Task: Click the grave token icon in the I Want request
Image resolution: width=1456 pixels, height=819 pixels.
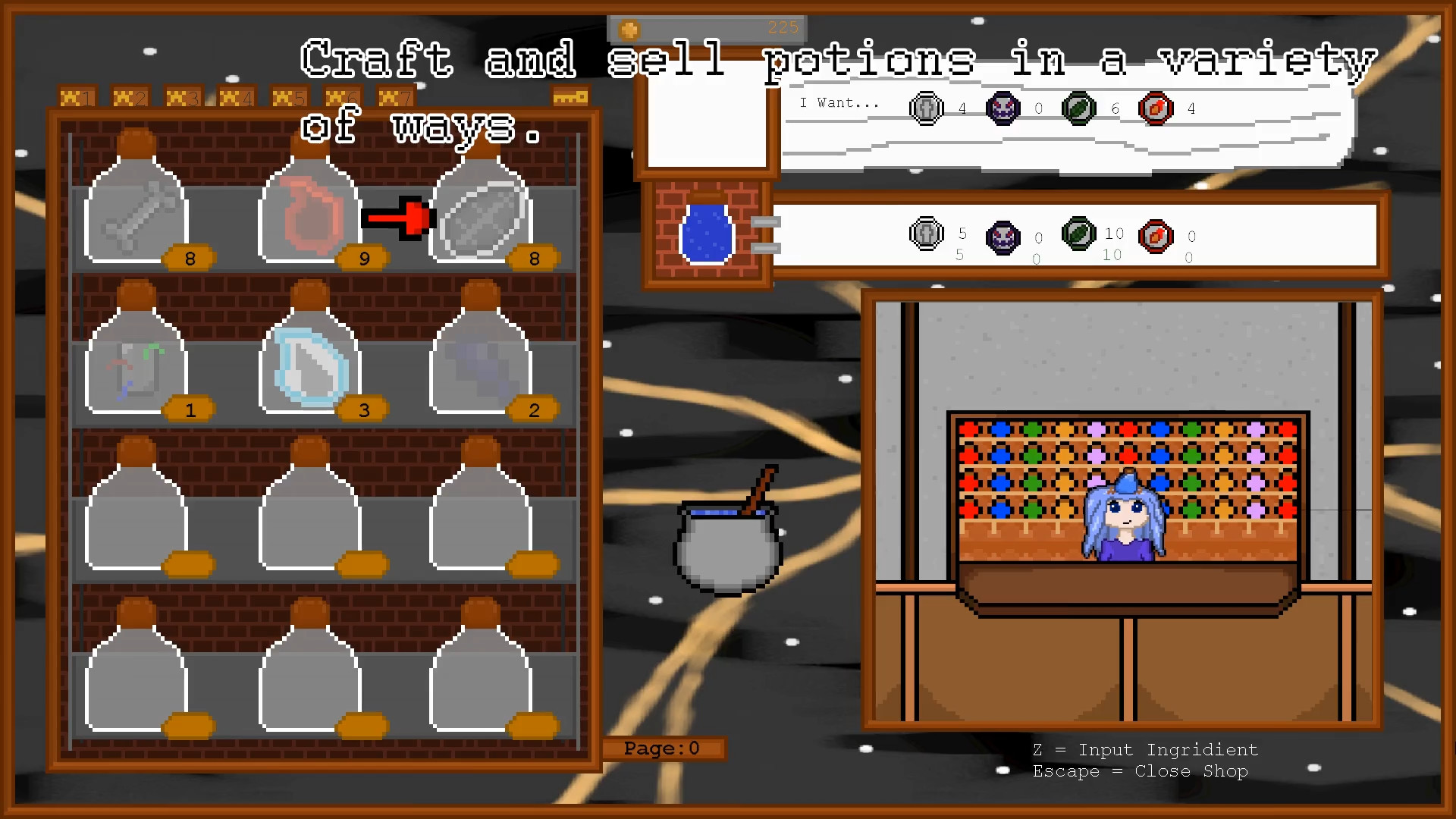Action: pos(925,108)
